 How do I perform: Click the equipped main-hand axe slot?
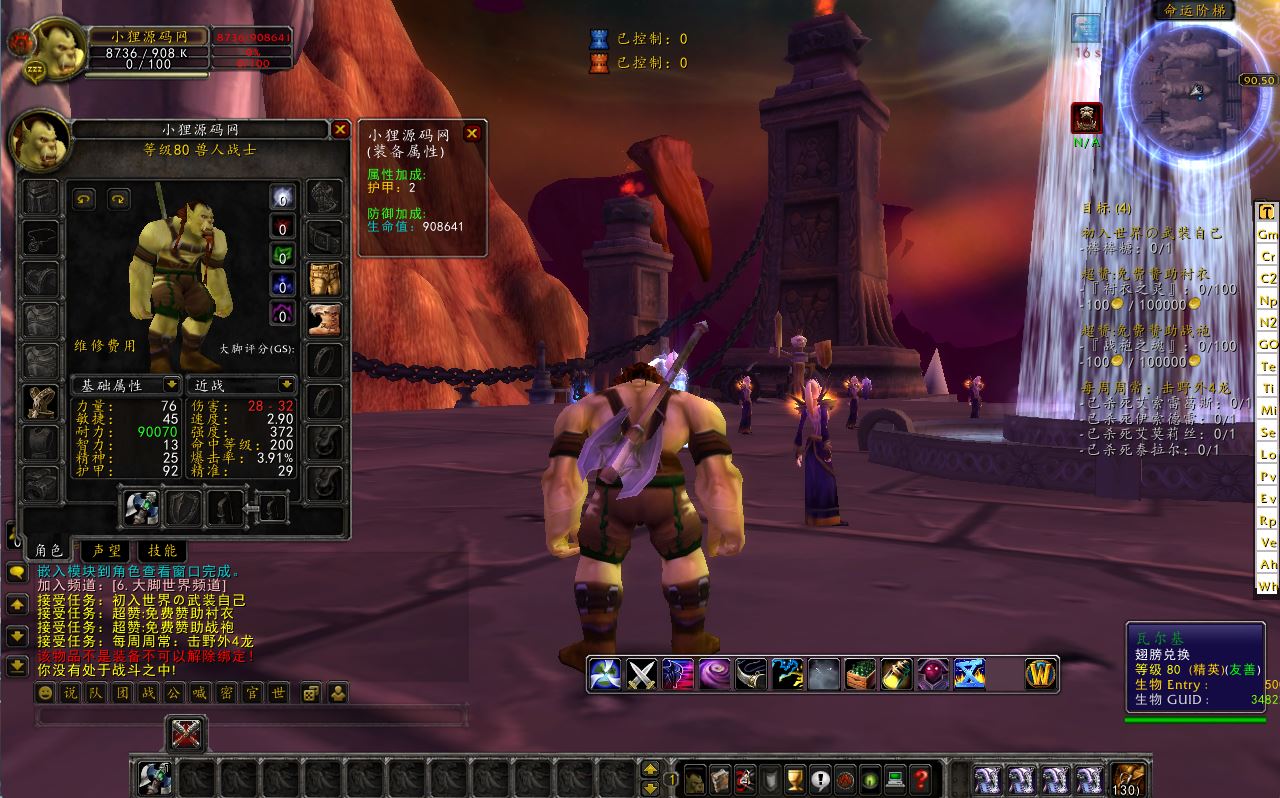pyautogui.click(x=141, y=508)
